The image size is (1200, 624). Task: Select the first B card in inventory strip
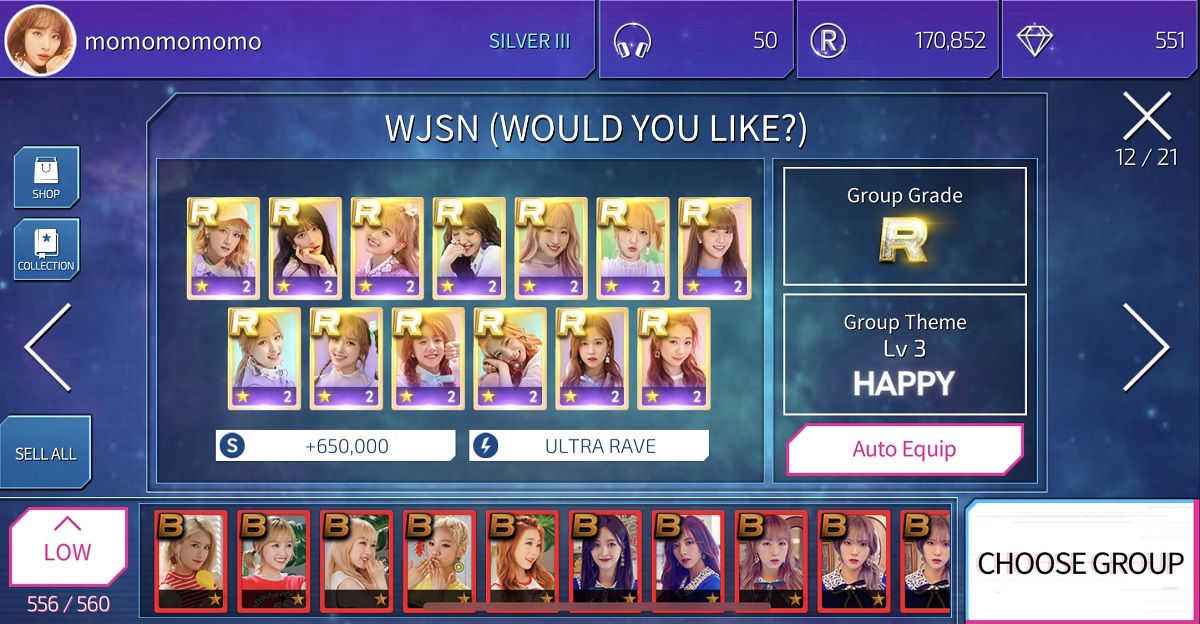[x=191, y=560]
